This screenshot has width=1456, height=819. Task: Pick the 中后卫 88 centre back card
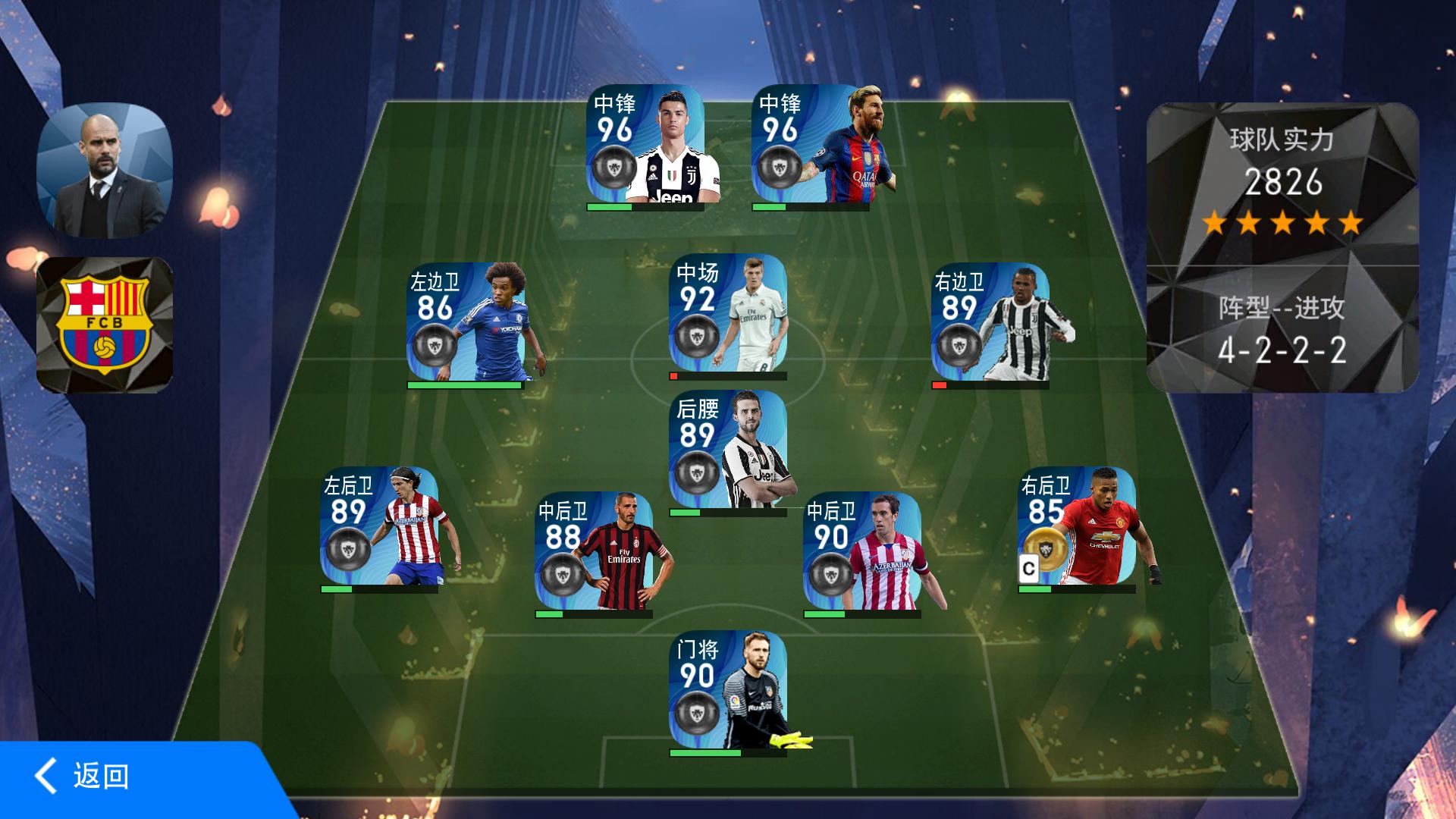594,551
